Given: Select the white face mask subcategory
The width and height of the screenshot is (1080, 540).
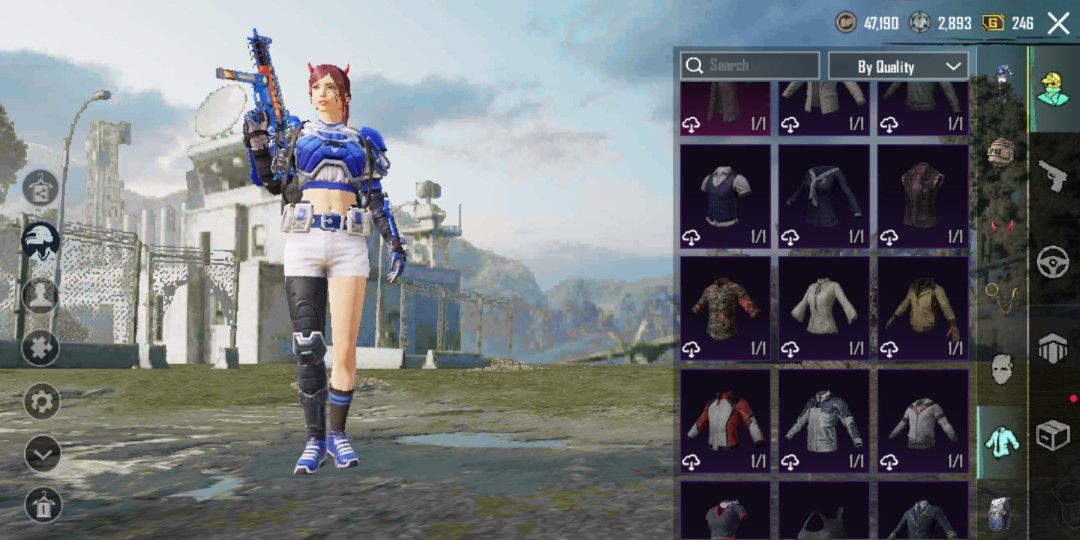Looking at the screenshot, I should pos(1000,369).
